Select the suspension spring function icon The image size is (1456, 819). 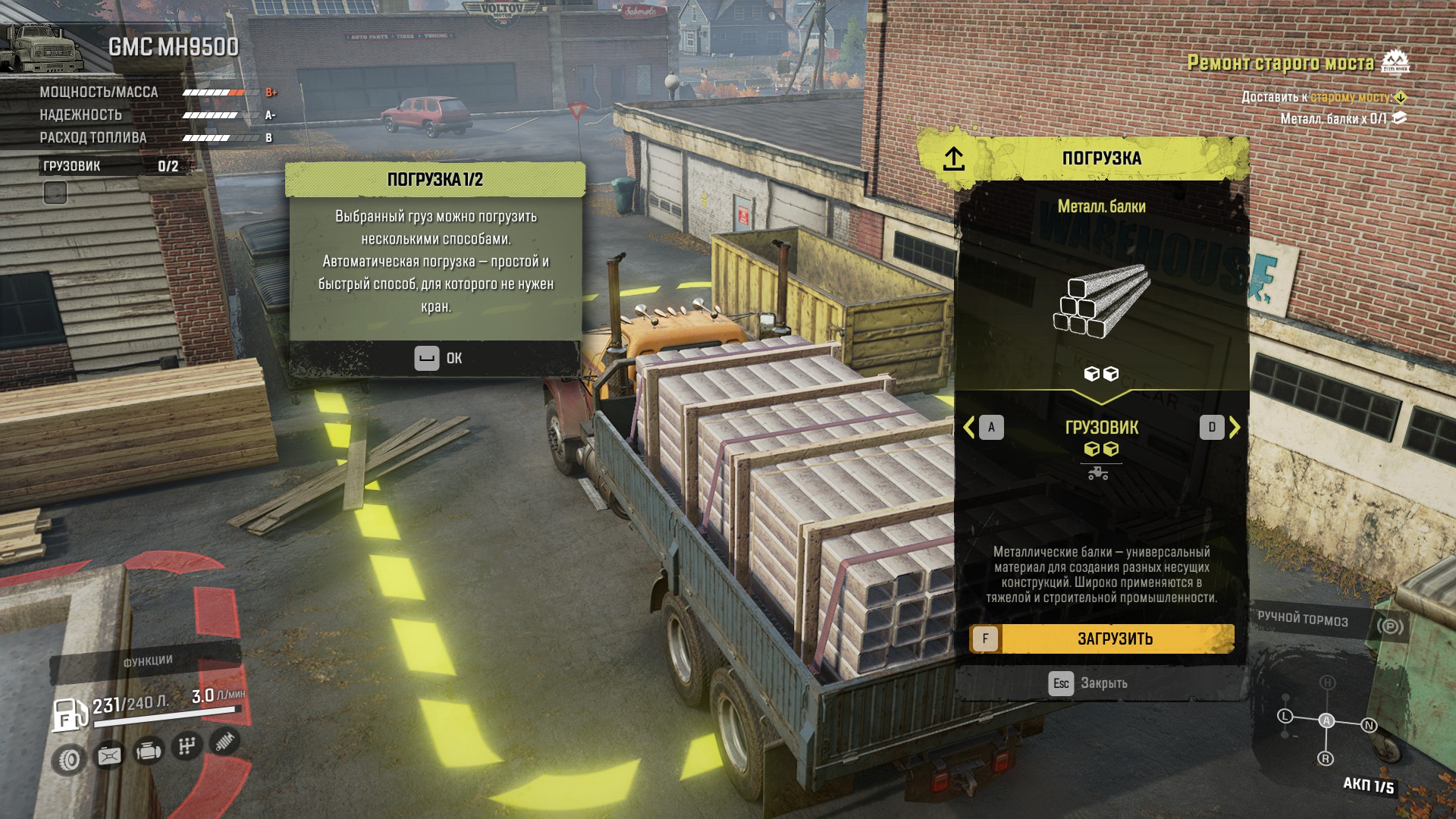point(224,741)
